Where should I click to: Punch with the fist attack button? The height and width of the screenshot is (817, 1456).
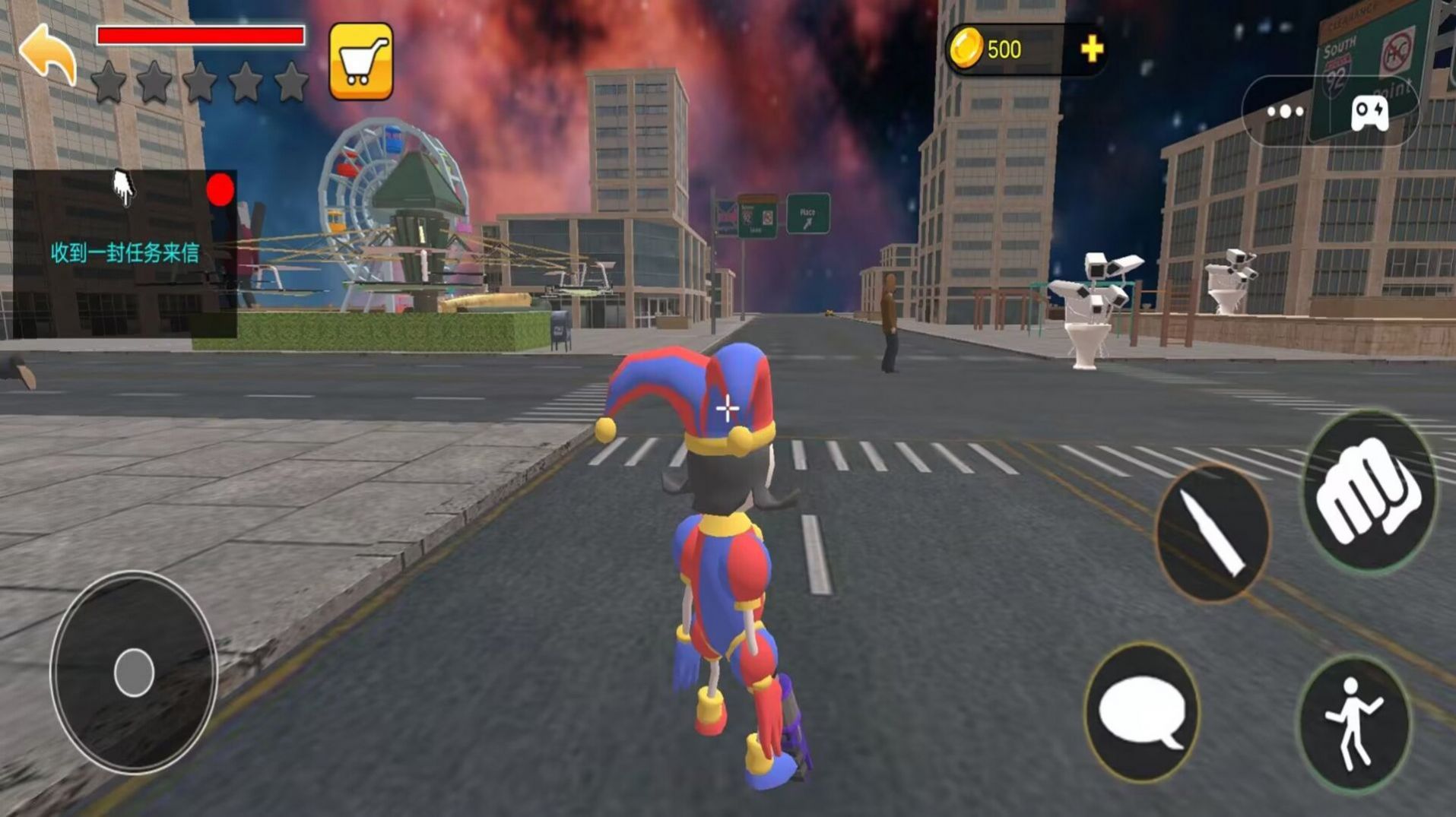click(x=1369, y=492)
